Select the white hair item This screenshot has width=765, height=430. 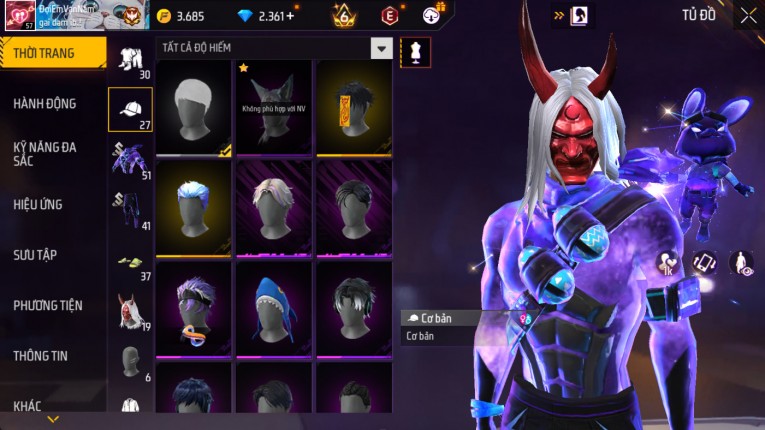194,107
